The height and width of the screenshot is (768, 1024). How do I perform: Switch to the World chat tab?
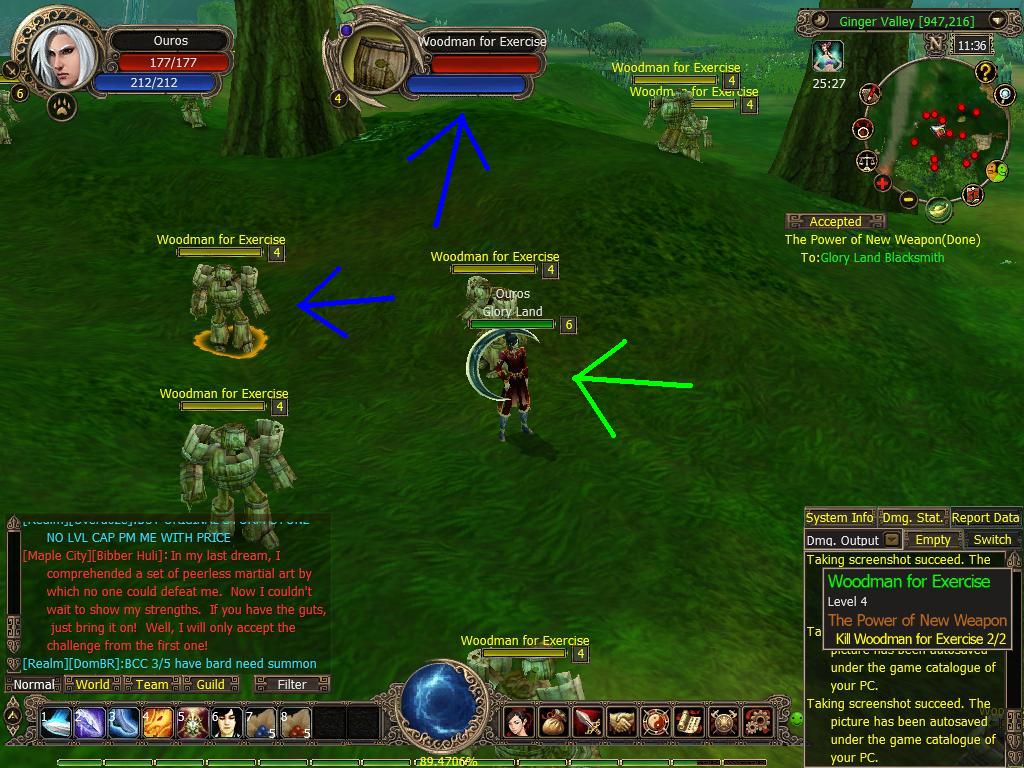(x=92, y=684)
